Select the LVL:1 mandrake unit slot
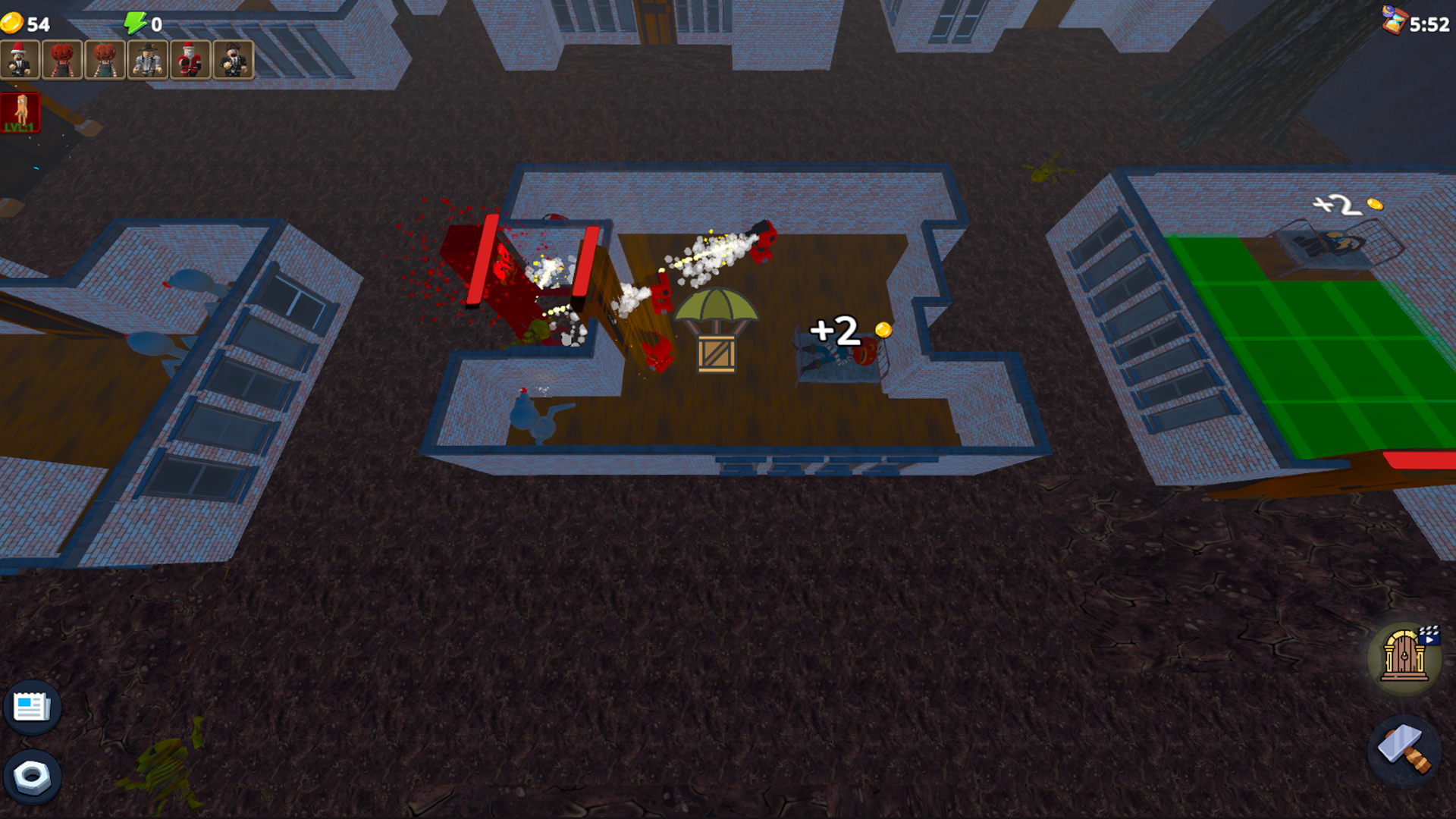Screen dimensions: 1456x819 pyautogui.click(x=21, y=112)
